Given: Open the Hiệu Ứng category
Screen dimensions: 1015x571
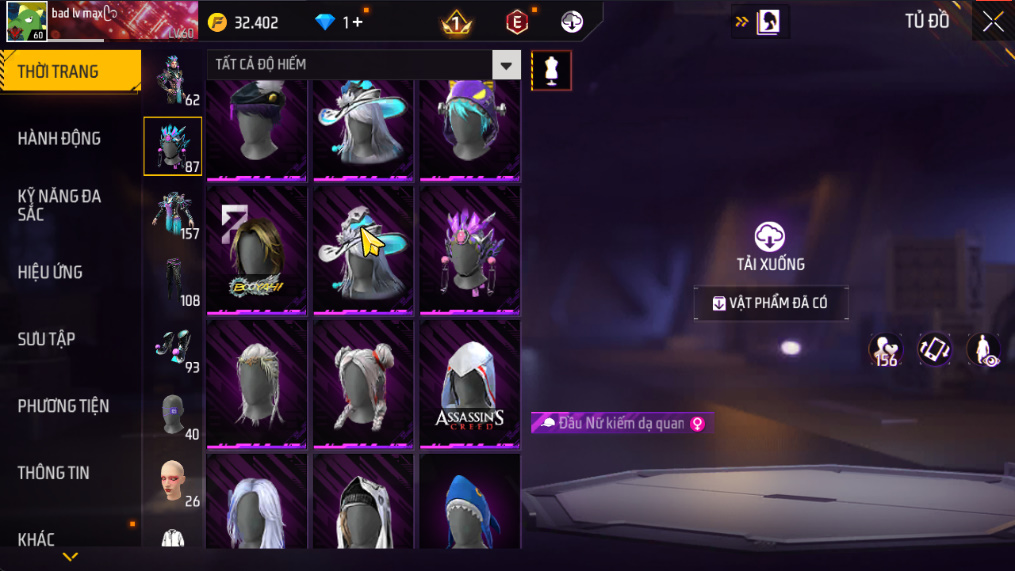Looking at the screenshot, I should [x=50, y=272].
